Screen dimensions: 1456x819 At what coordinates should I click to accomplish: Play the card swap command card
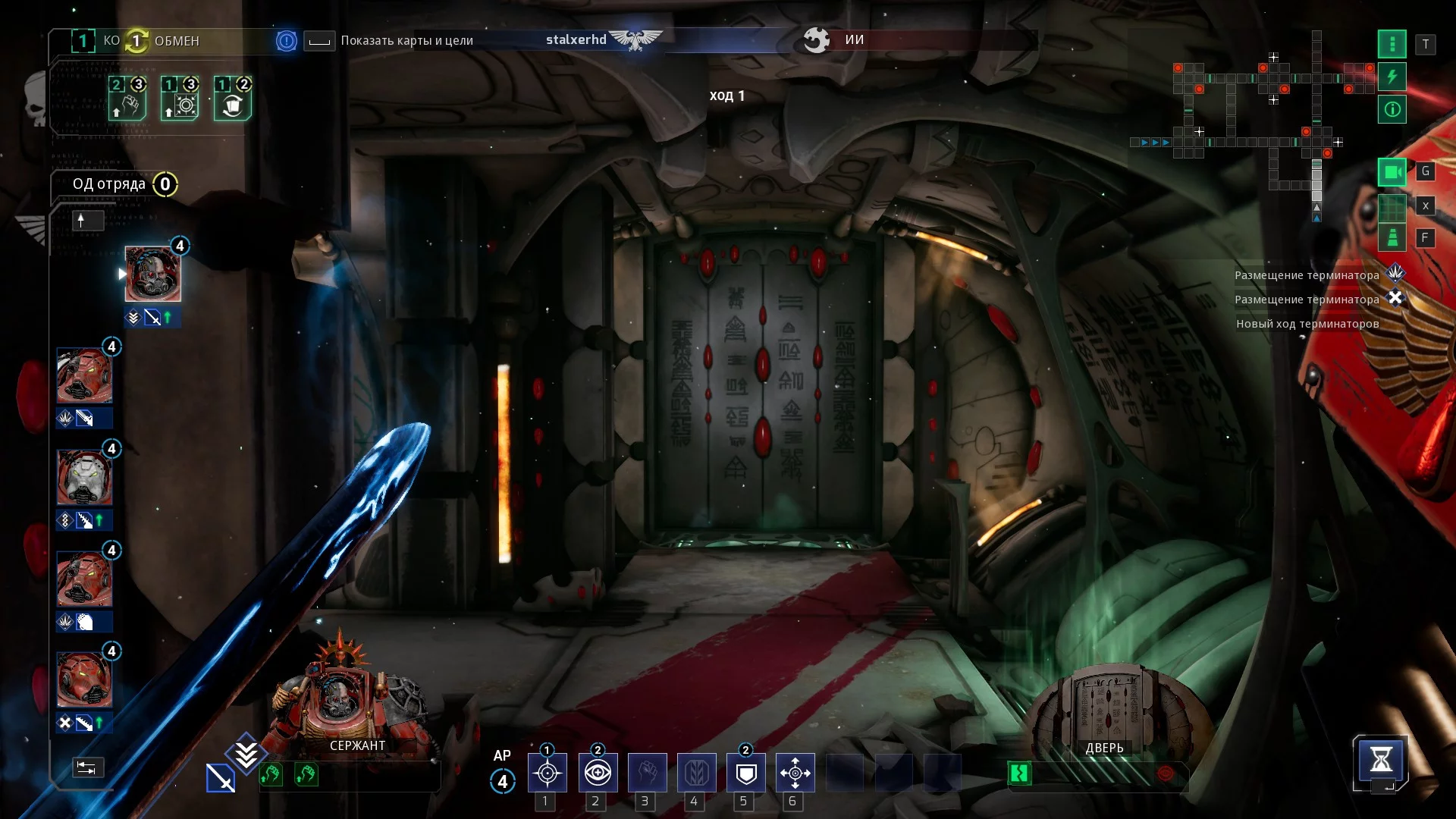coord(233,99)
